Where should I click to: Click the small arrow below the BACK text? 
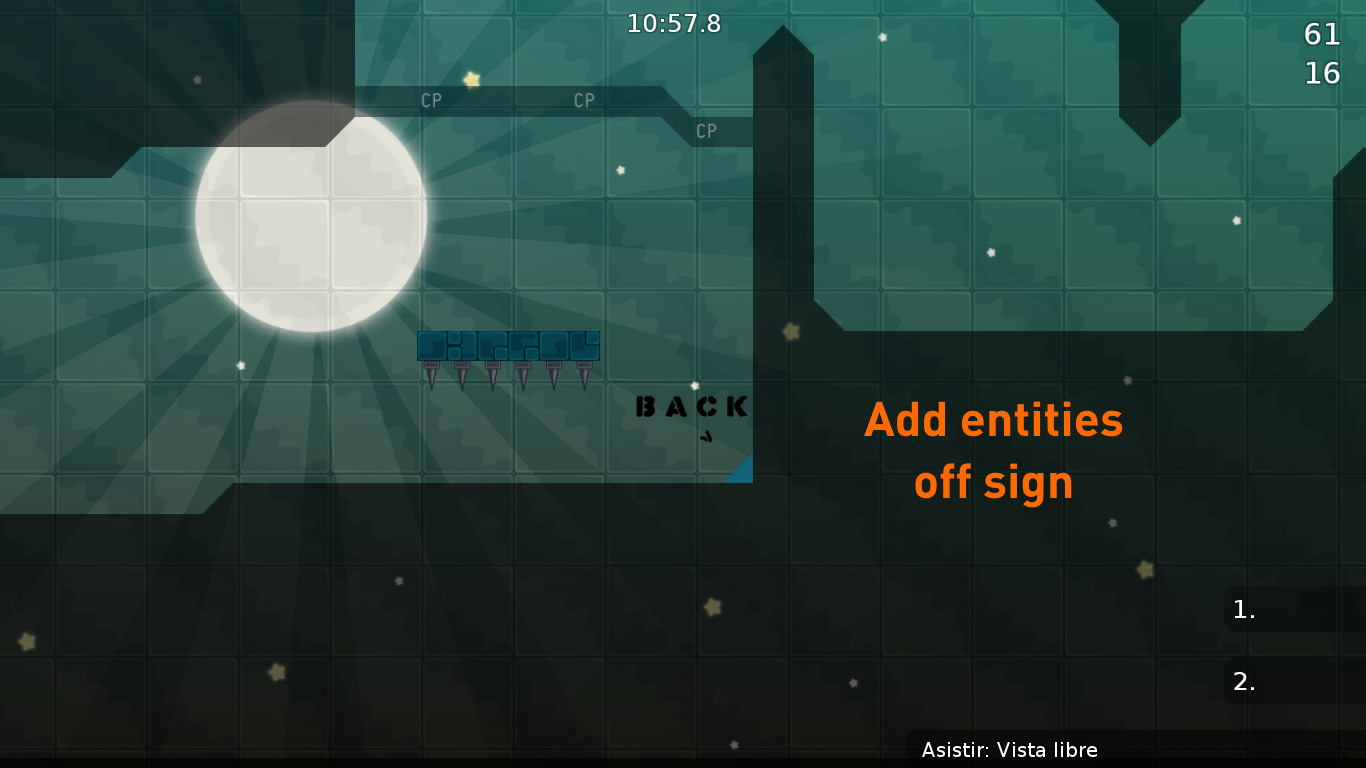click(705, 438)
